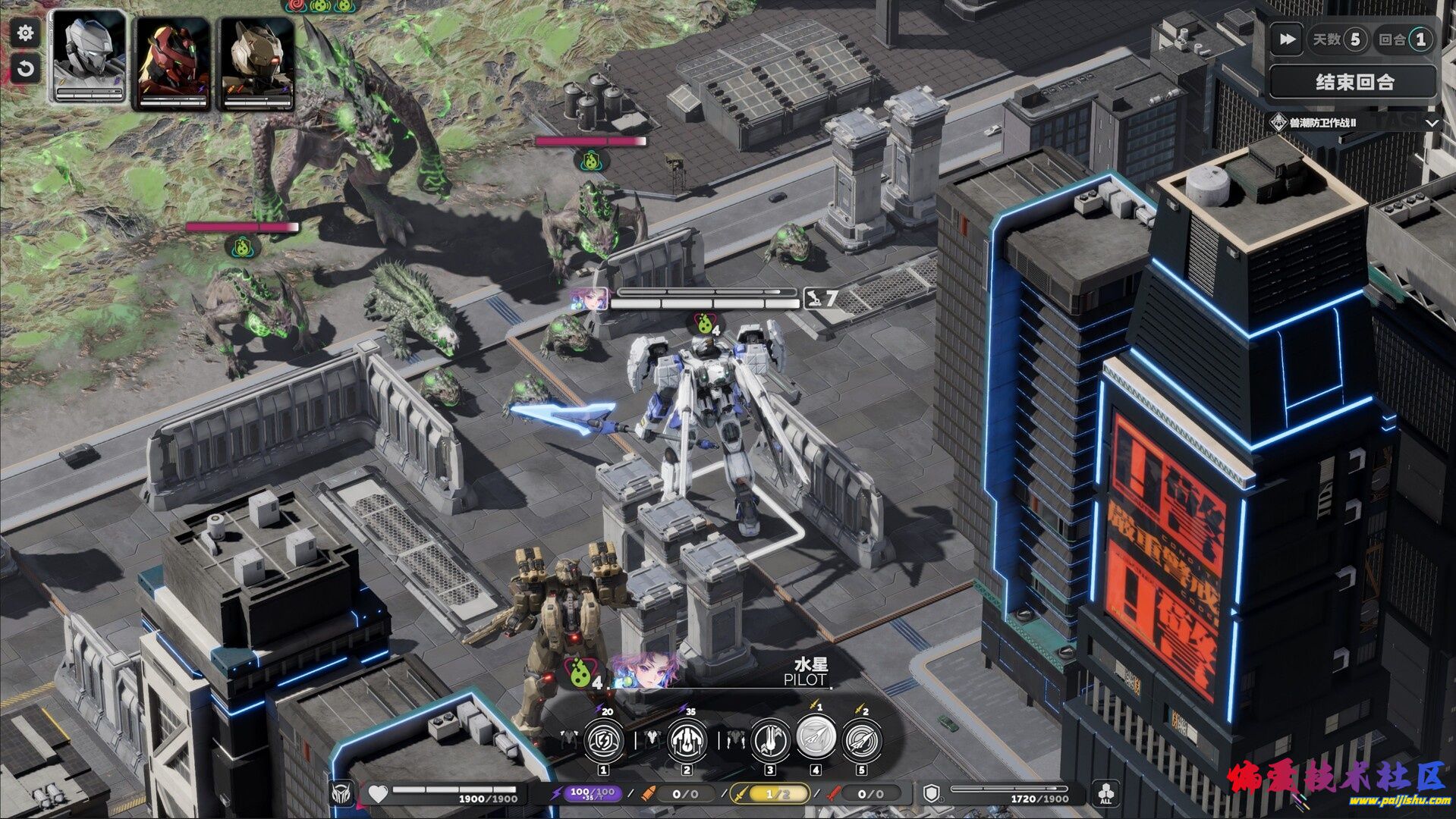
Task: Use the upward-arrows blade skill, slot 3
Action: (770, 740)
